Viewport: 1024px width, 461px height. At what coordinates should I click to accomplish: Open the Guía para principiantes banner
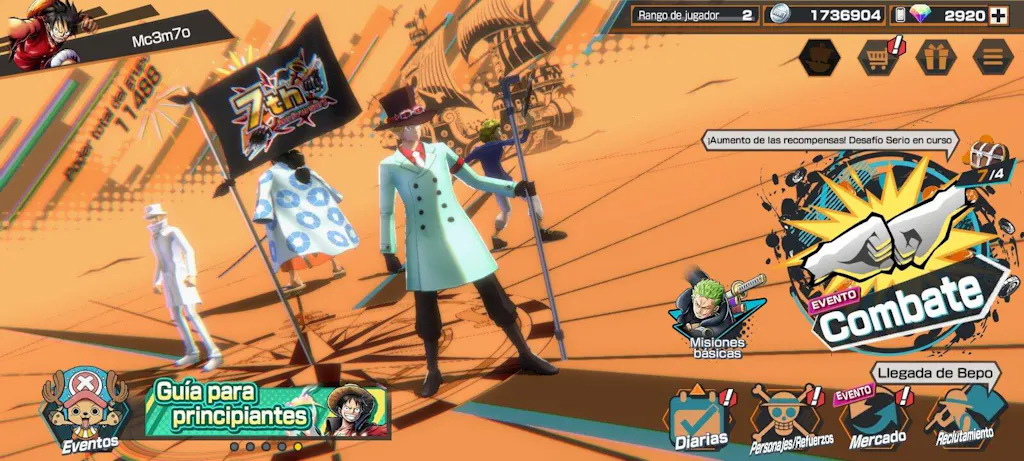tap(265, 408)
